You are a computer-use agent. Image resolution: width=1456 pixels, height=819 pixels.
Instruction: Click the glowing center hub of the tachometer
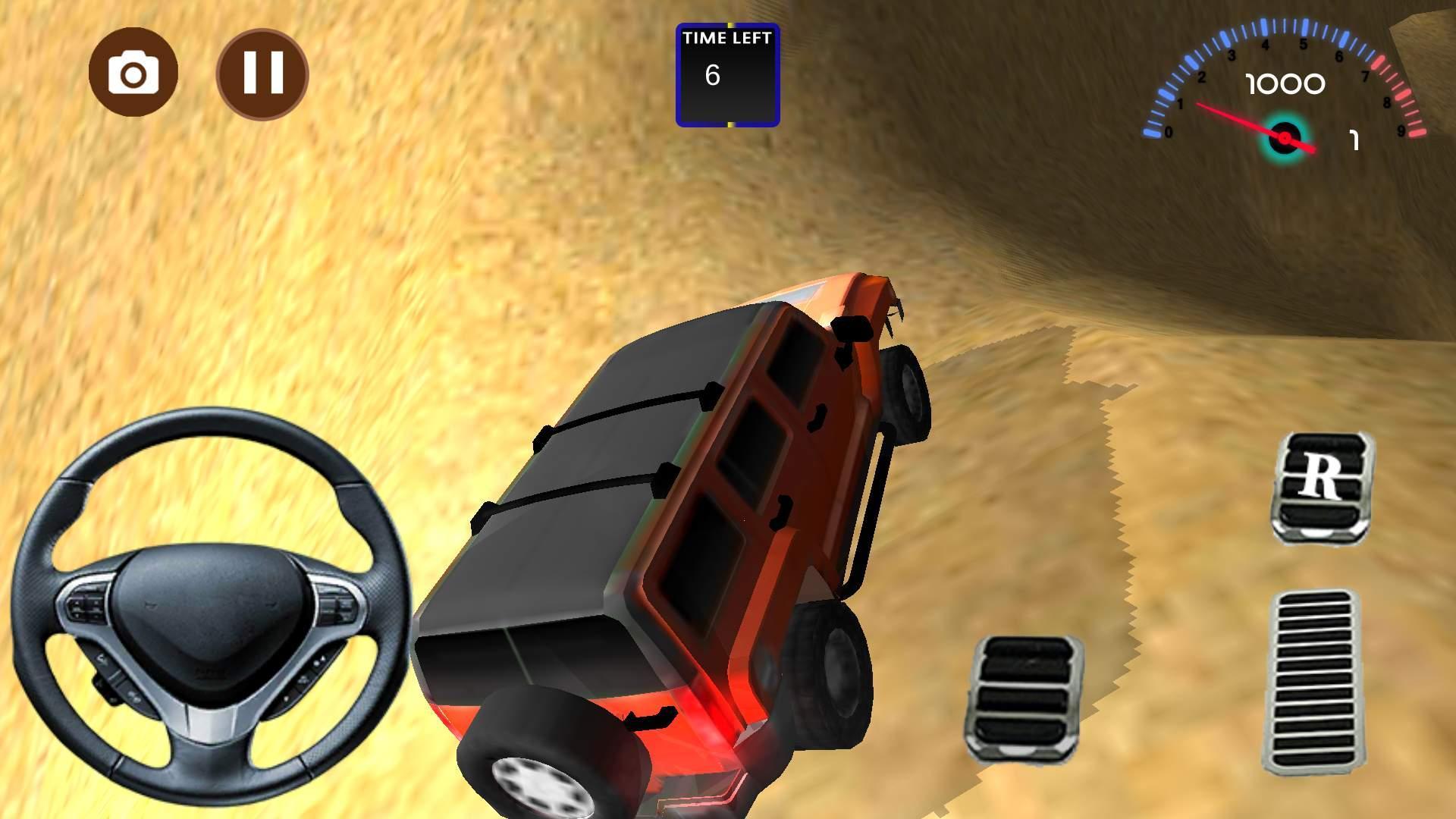point(1284,137)
